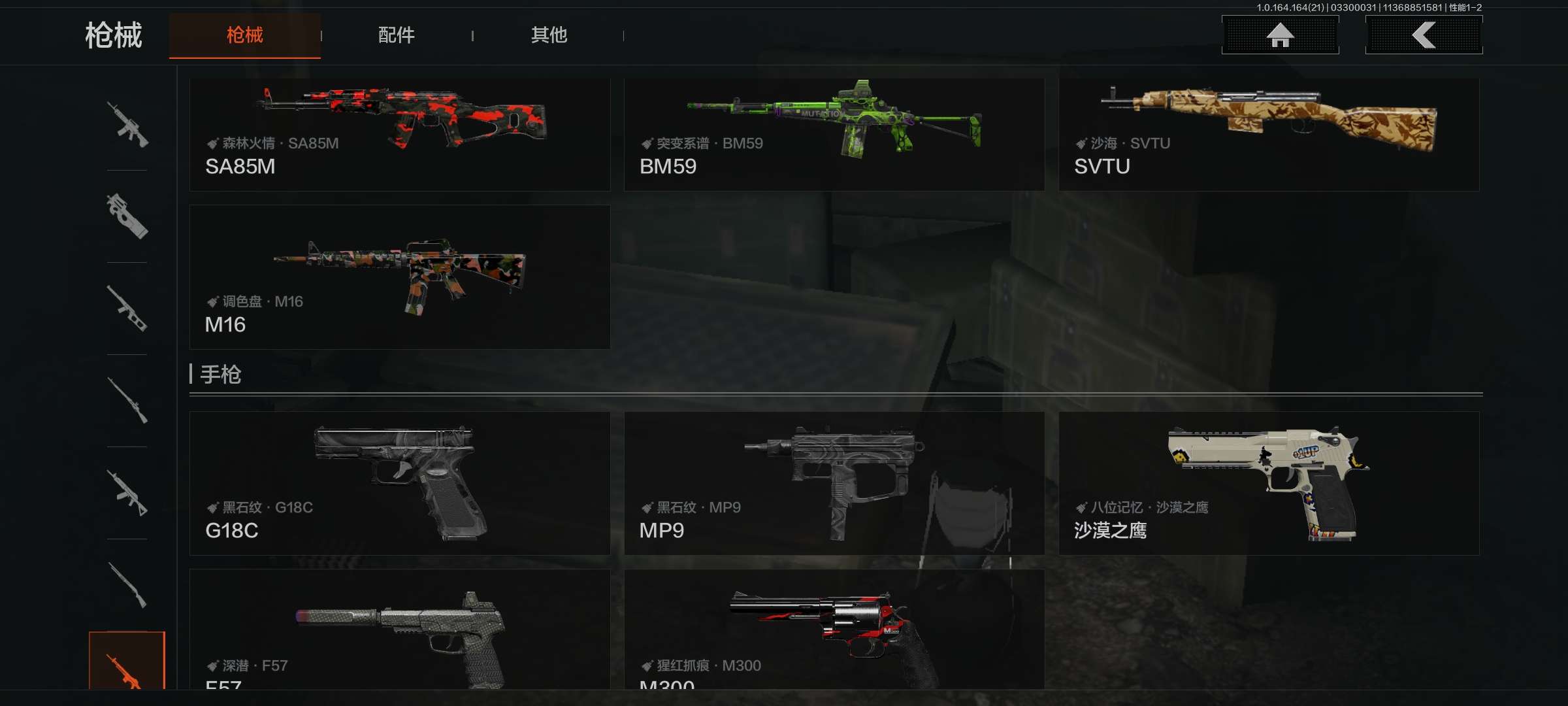Screen dimensions: 1568x706
Task: Pick the SVTU desert camo rifle
Action: [x=1268, y=134]
